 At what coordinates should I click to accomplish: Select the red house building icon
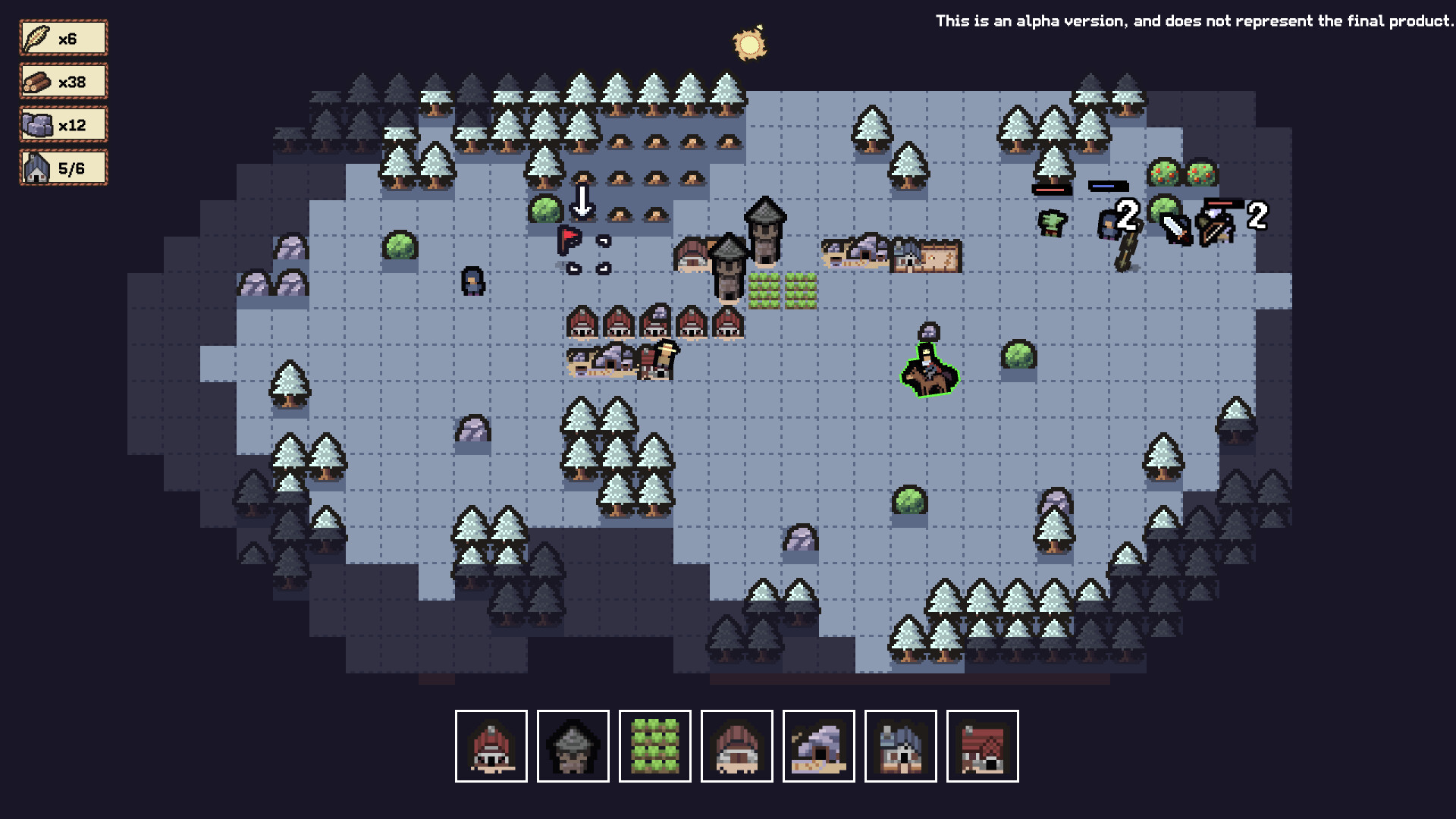tap(491, 745)
